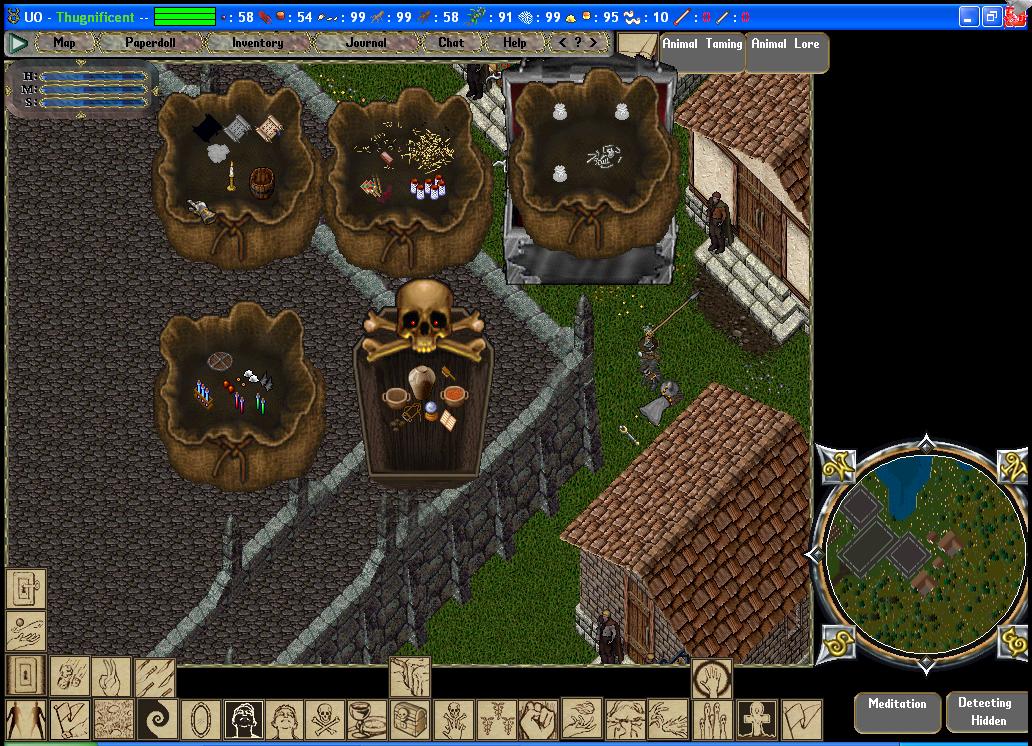Open the Journal
The width and height of the screenshot is (1032, 746).
tap(366, 43)
